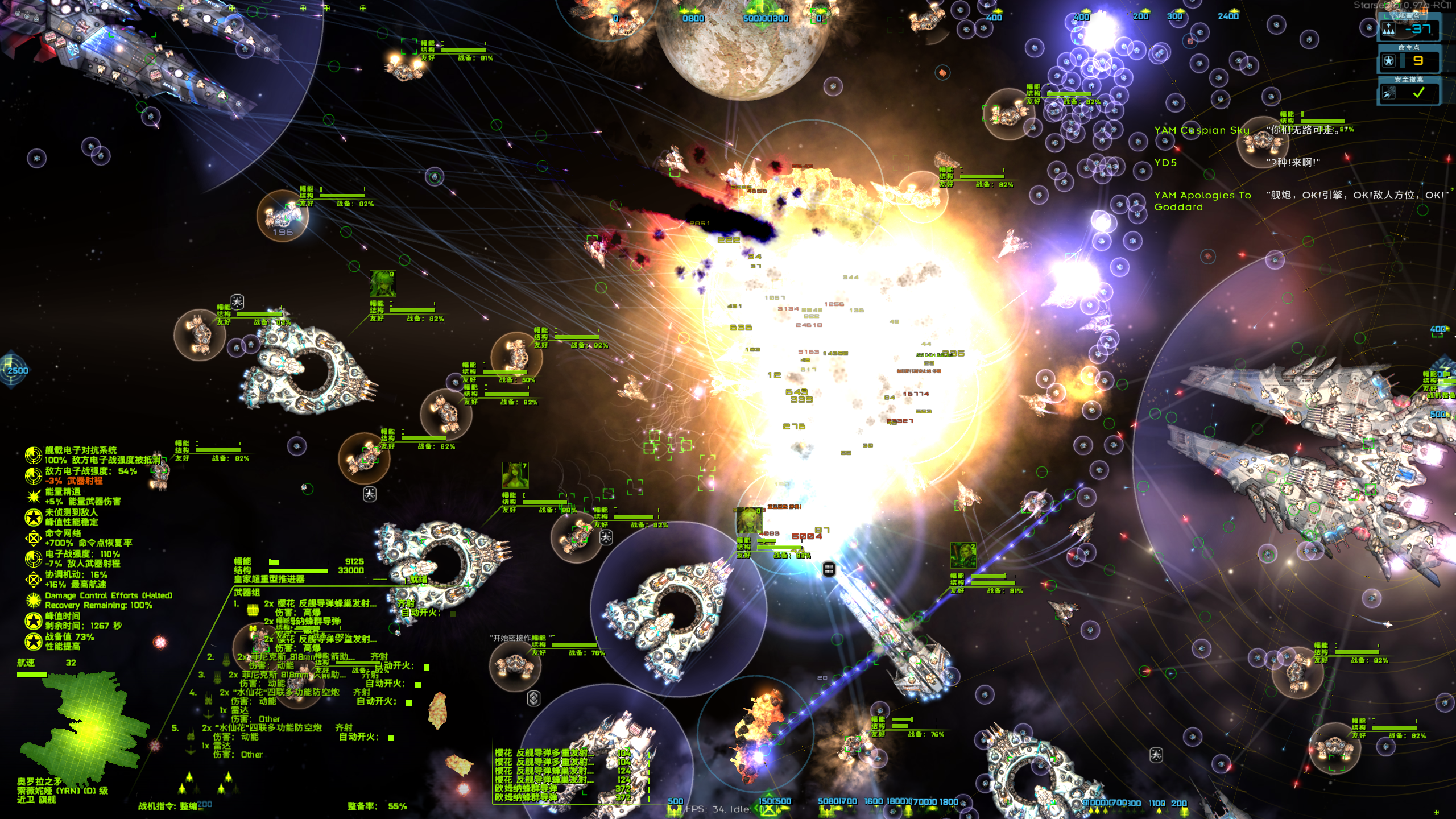
Task: Click the deployment points ship icon
Action: point(1389,29)
